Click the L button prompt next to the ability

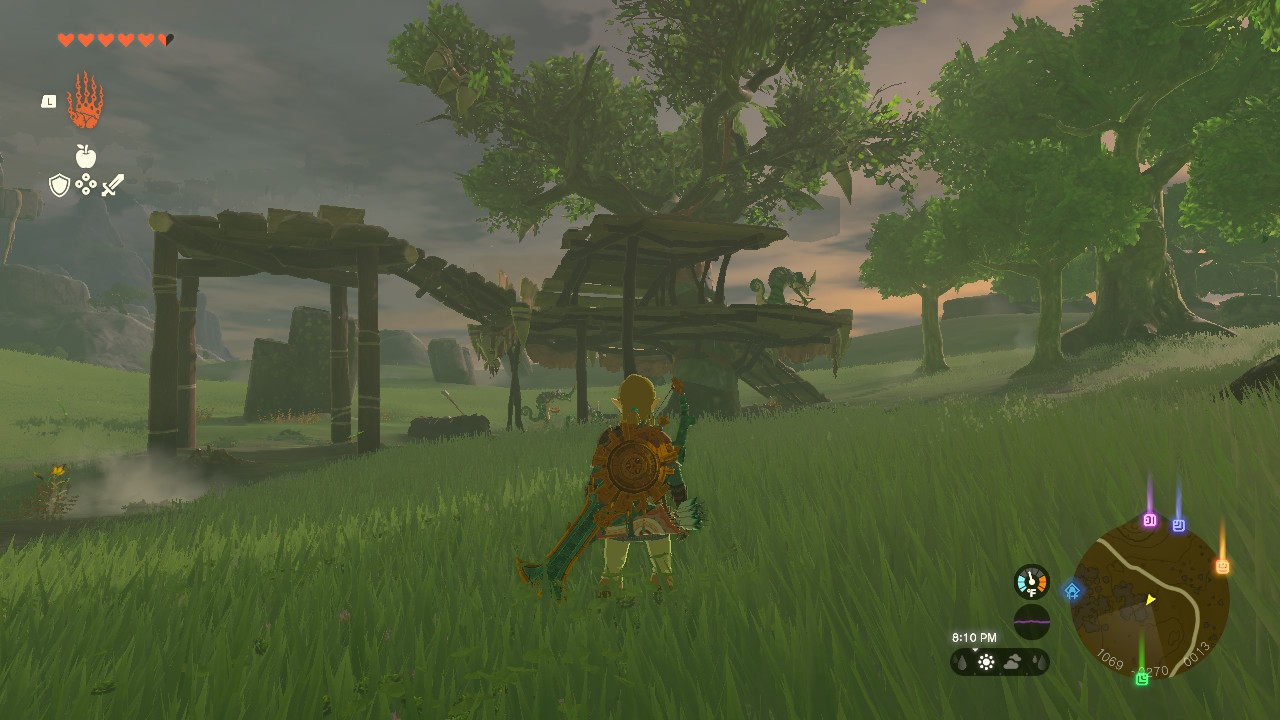pyautogui.click(x=47, y=101)
